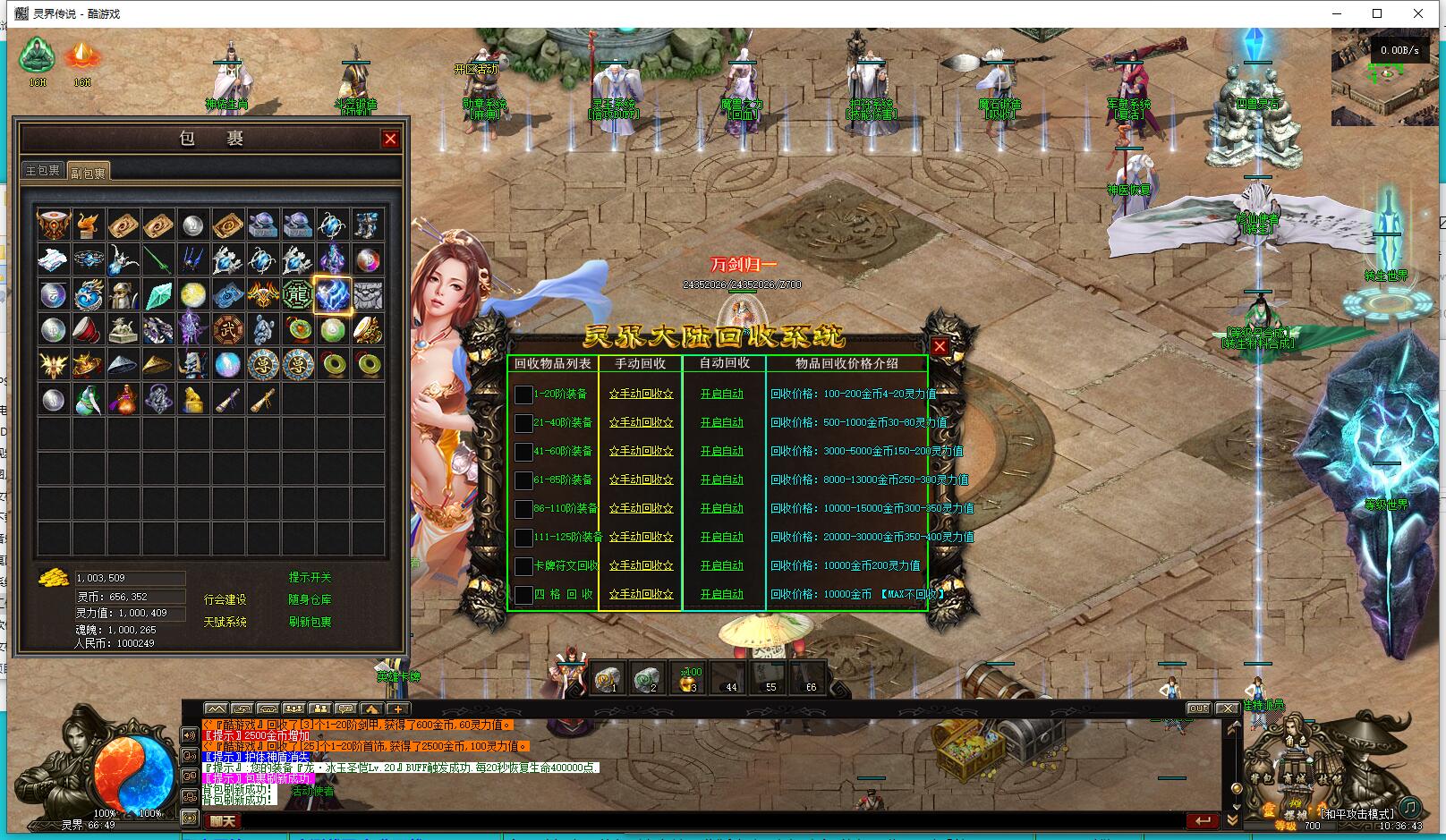This screenshot has height=840, width=1446.
Task: Select the green 龍 octagon item slot
Action: click(x=297, y=294)
